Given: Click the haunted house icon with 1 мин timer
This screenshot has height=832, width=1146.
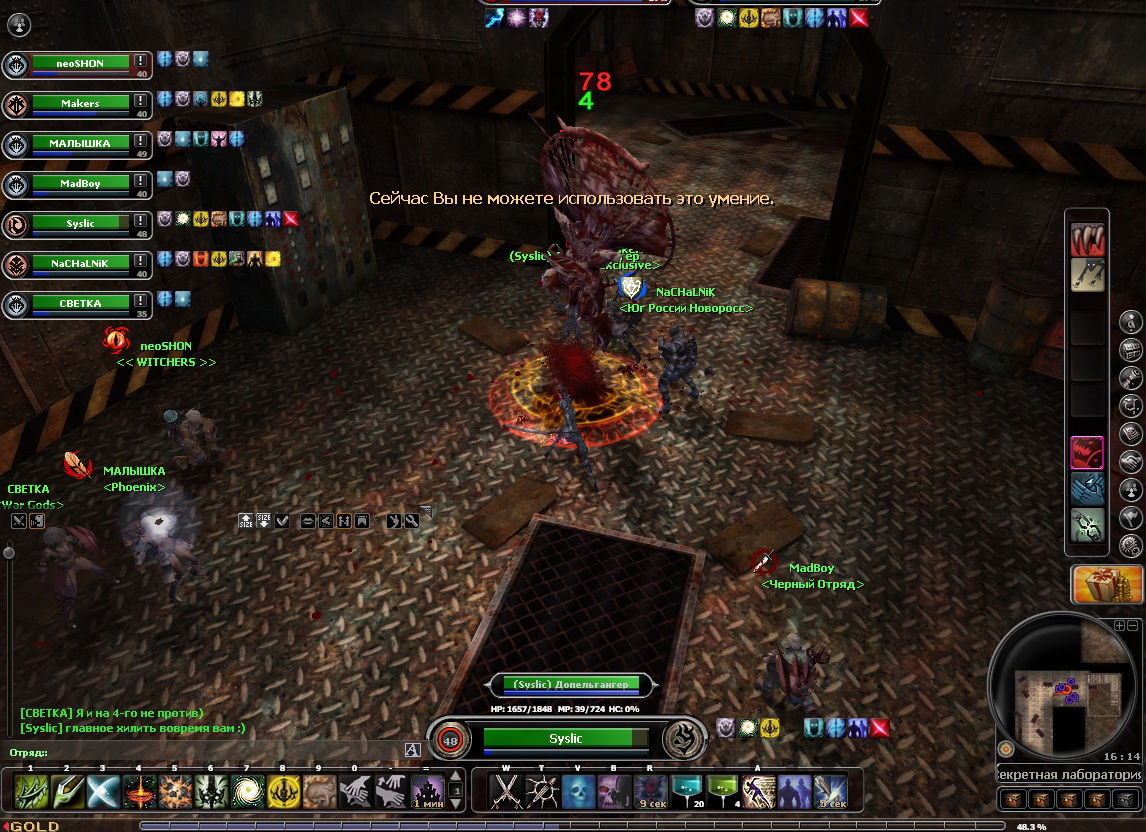Looking at the screenshot, I should click(428, 792).
